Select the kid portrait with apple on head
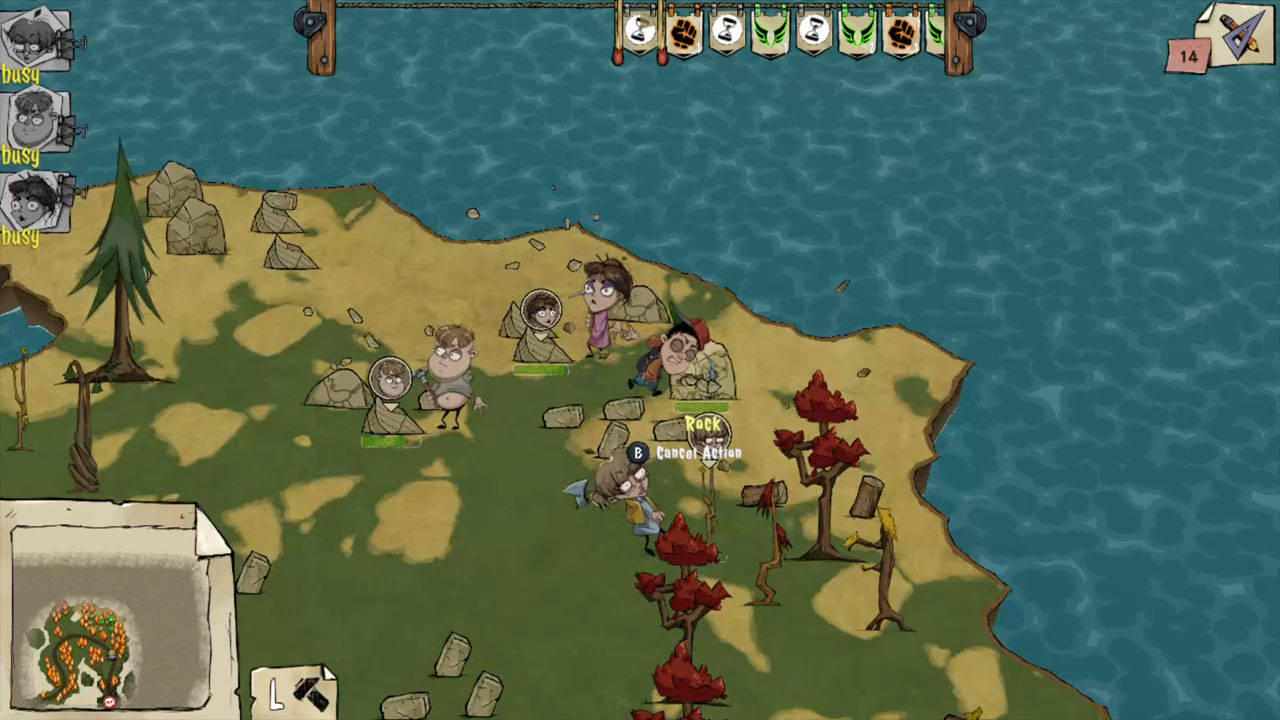The image size is (1280, 720). [x=35, y=38]
